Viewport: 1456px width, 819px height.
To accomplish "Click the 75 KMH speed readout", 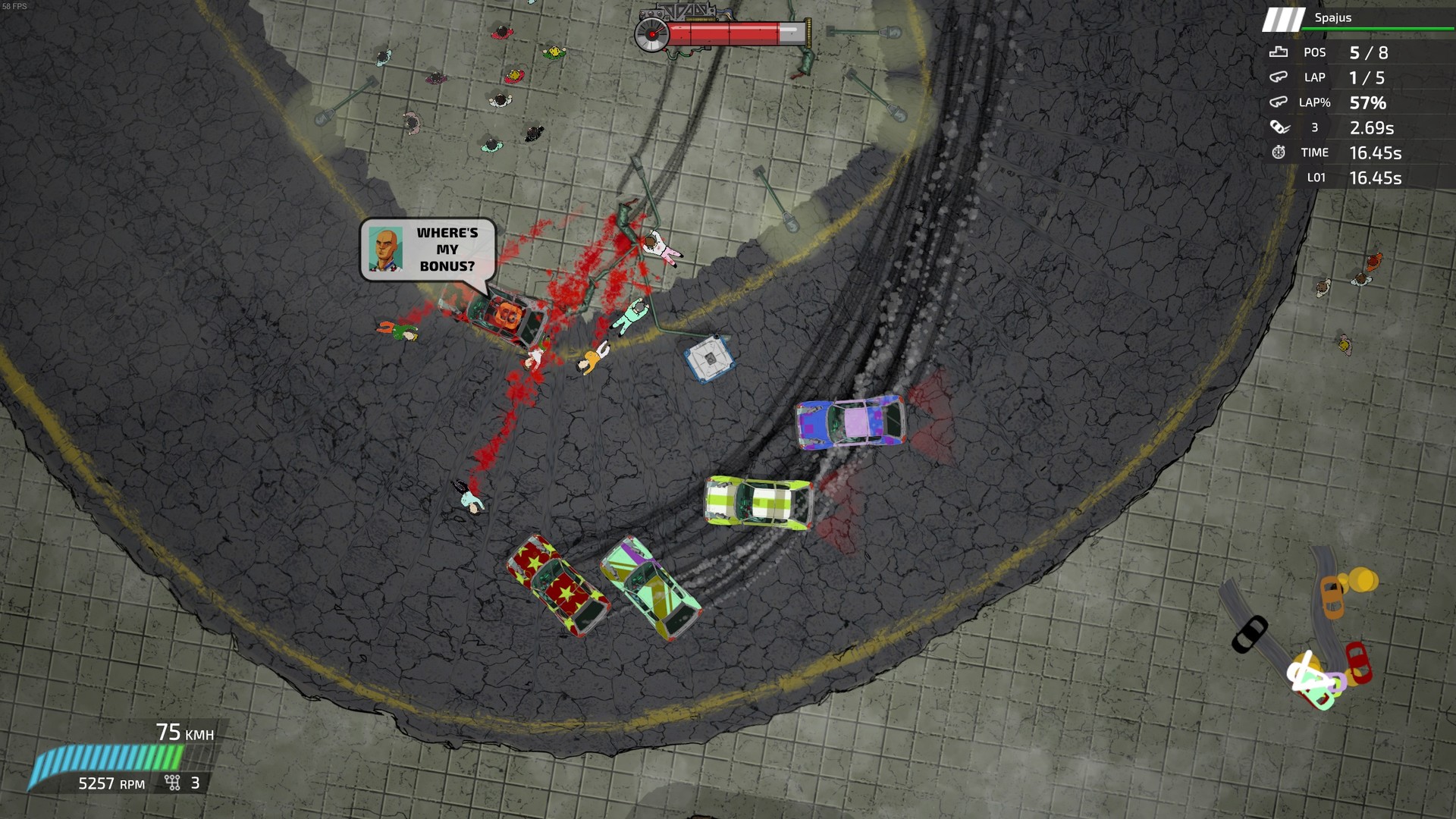I will pos(186,733).
